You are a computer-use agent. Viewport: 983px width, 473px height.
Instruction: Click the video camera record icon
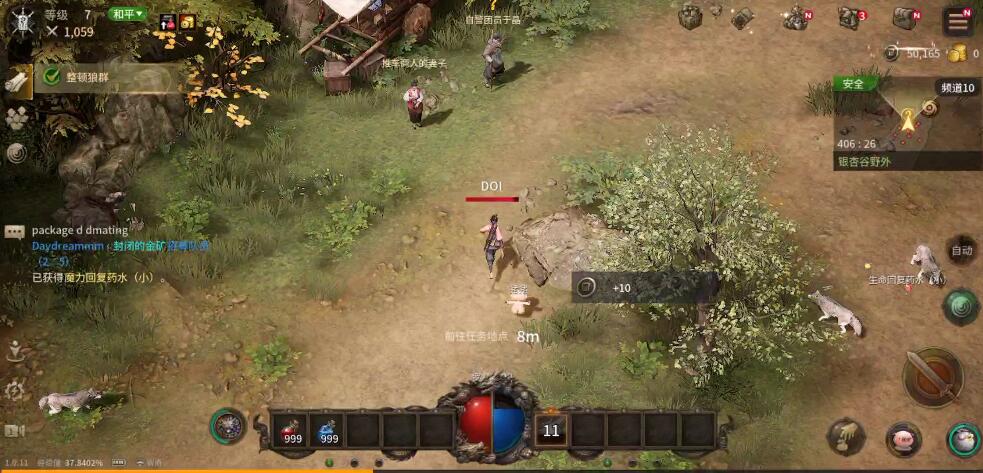point(14,431)
